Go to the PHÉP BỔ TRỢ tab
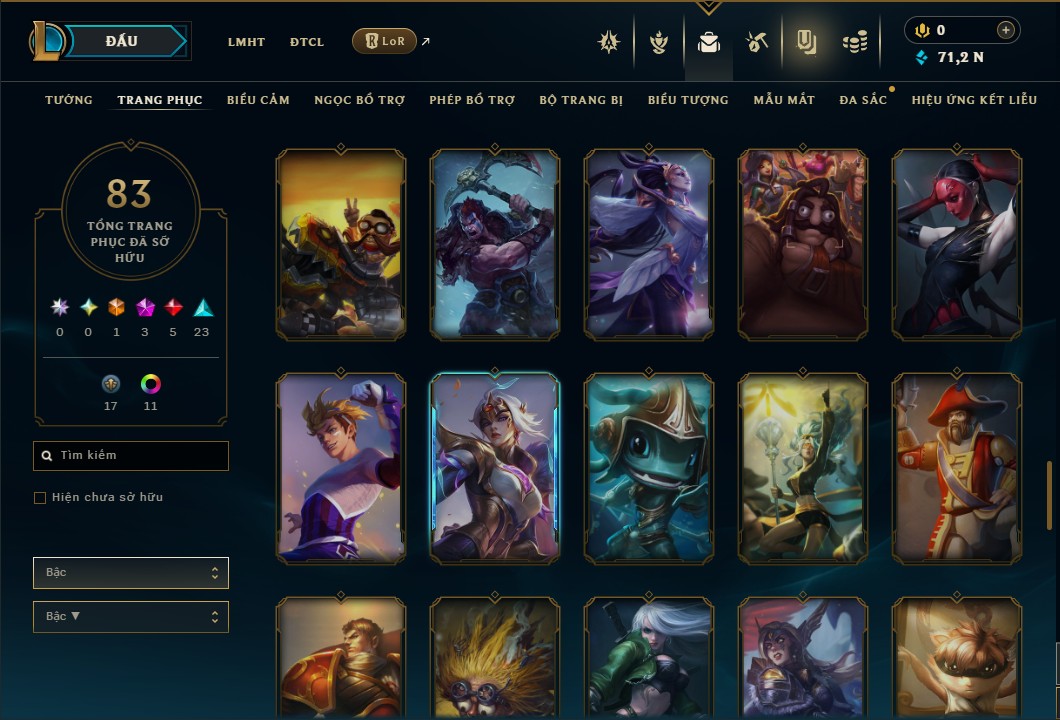 (x=472, y=100)
